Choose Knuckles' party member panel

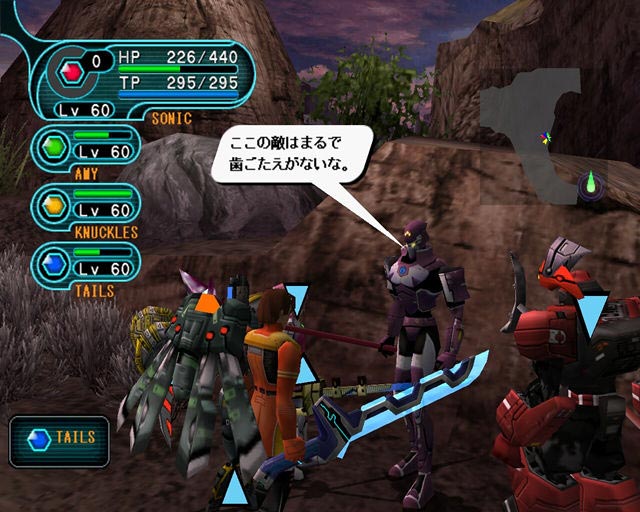point(86,207)
